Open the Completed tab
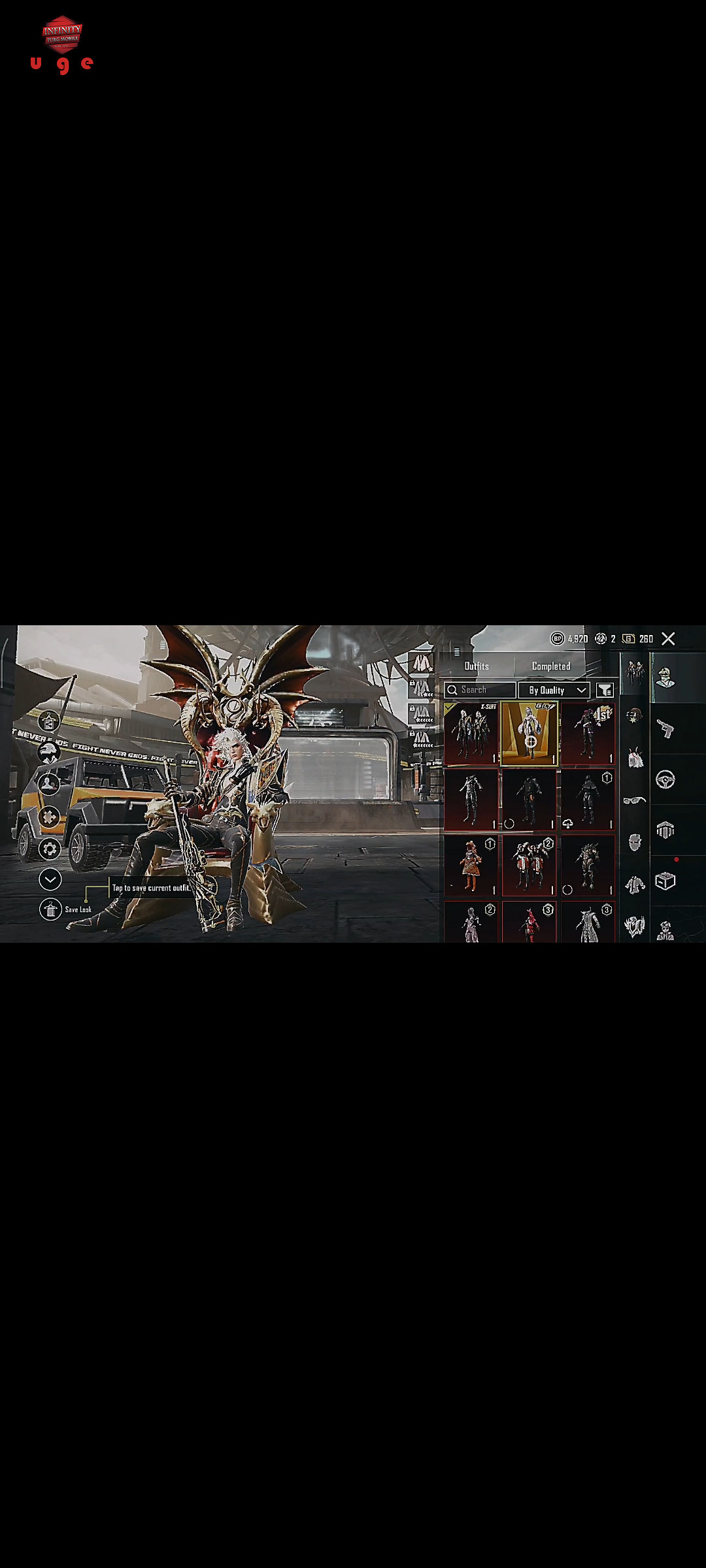Viewport: 706px width, 1568px height. (551, 666)
